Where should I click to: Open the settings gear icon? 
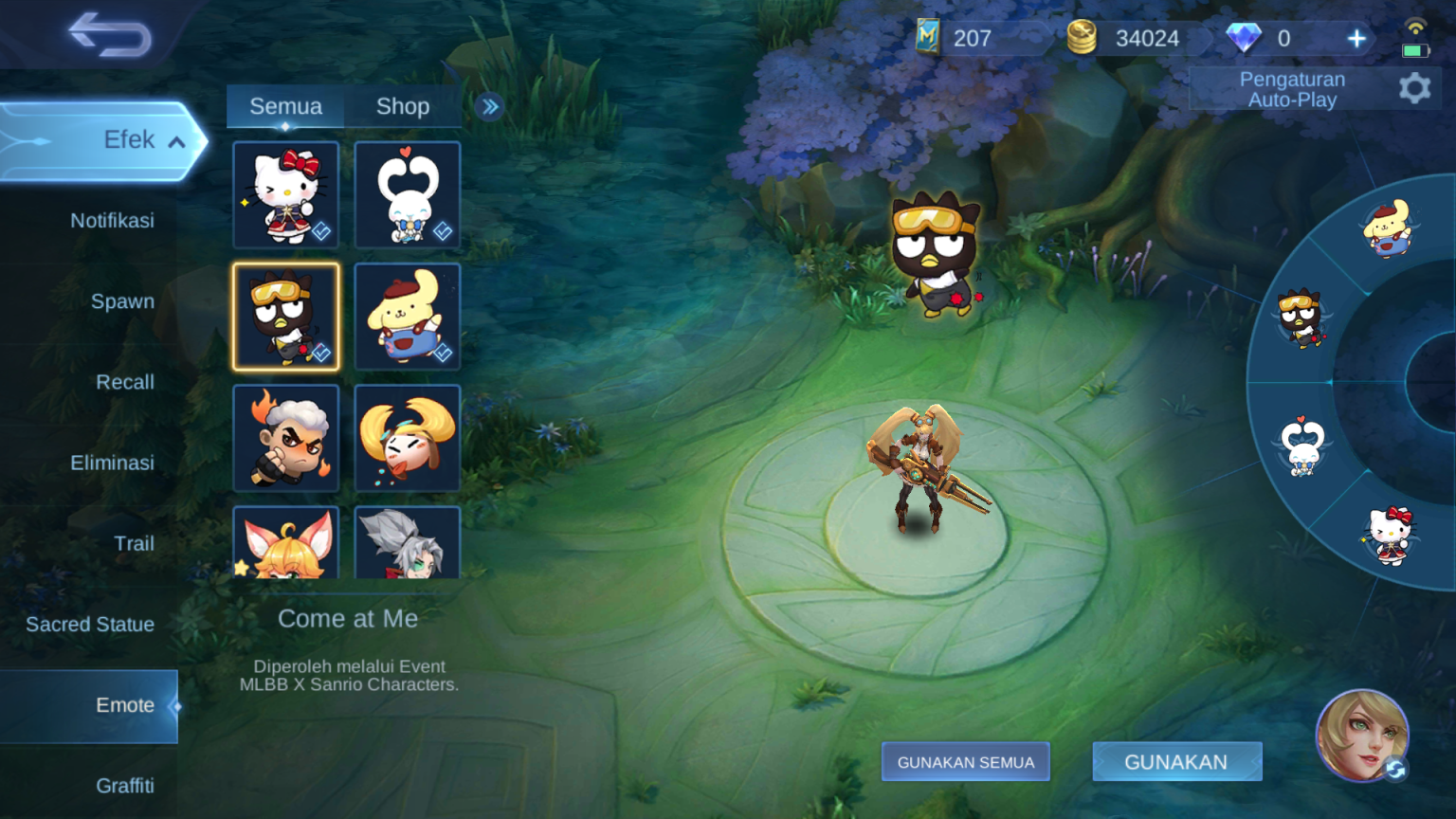tap(1414, 87)
